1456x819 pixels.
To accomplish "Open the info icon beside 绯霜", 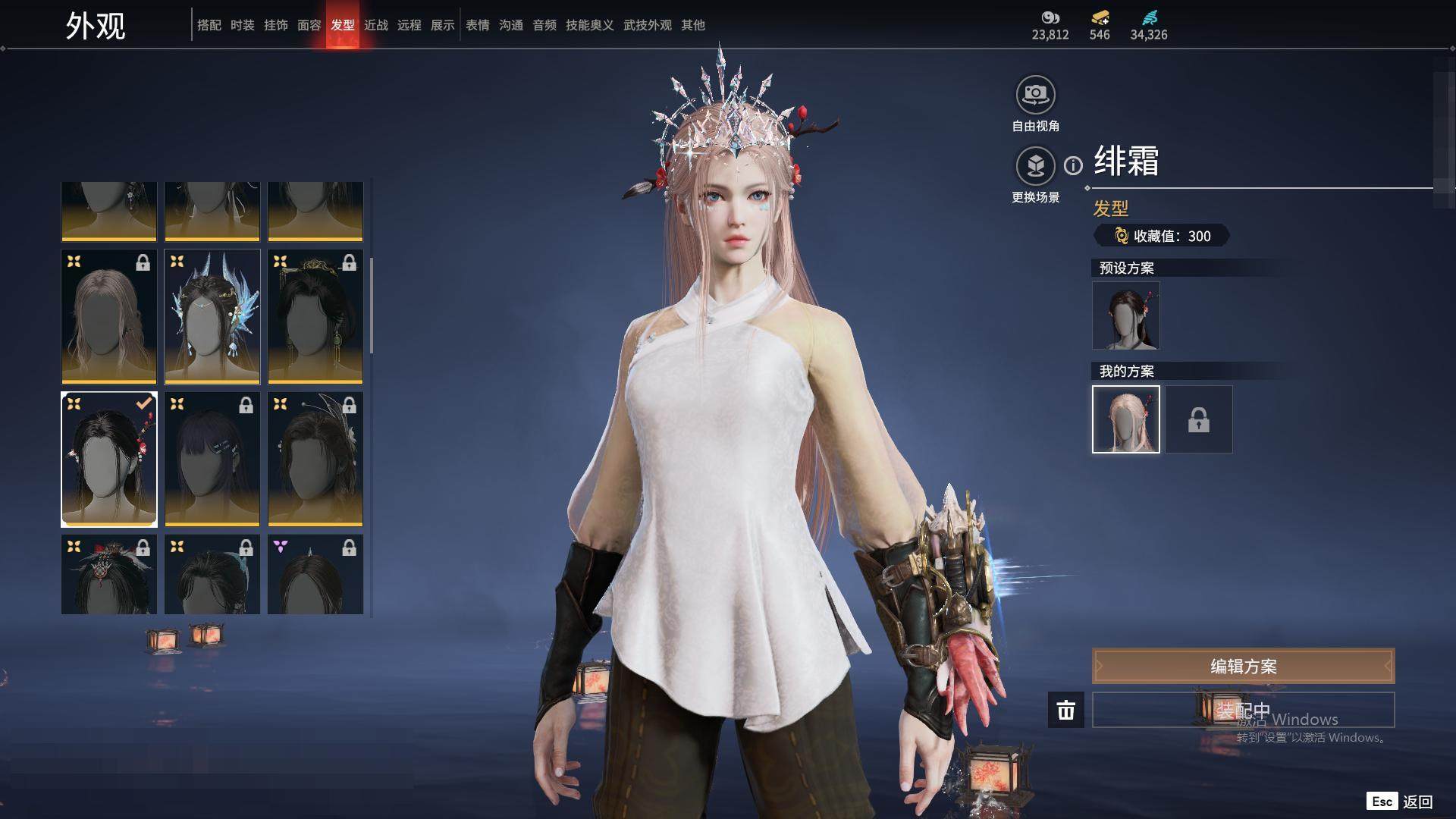I will (x=1073, y=165).
